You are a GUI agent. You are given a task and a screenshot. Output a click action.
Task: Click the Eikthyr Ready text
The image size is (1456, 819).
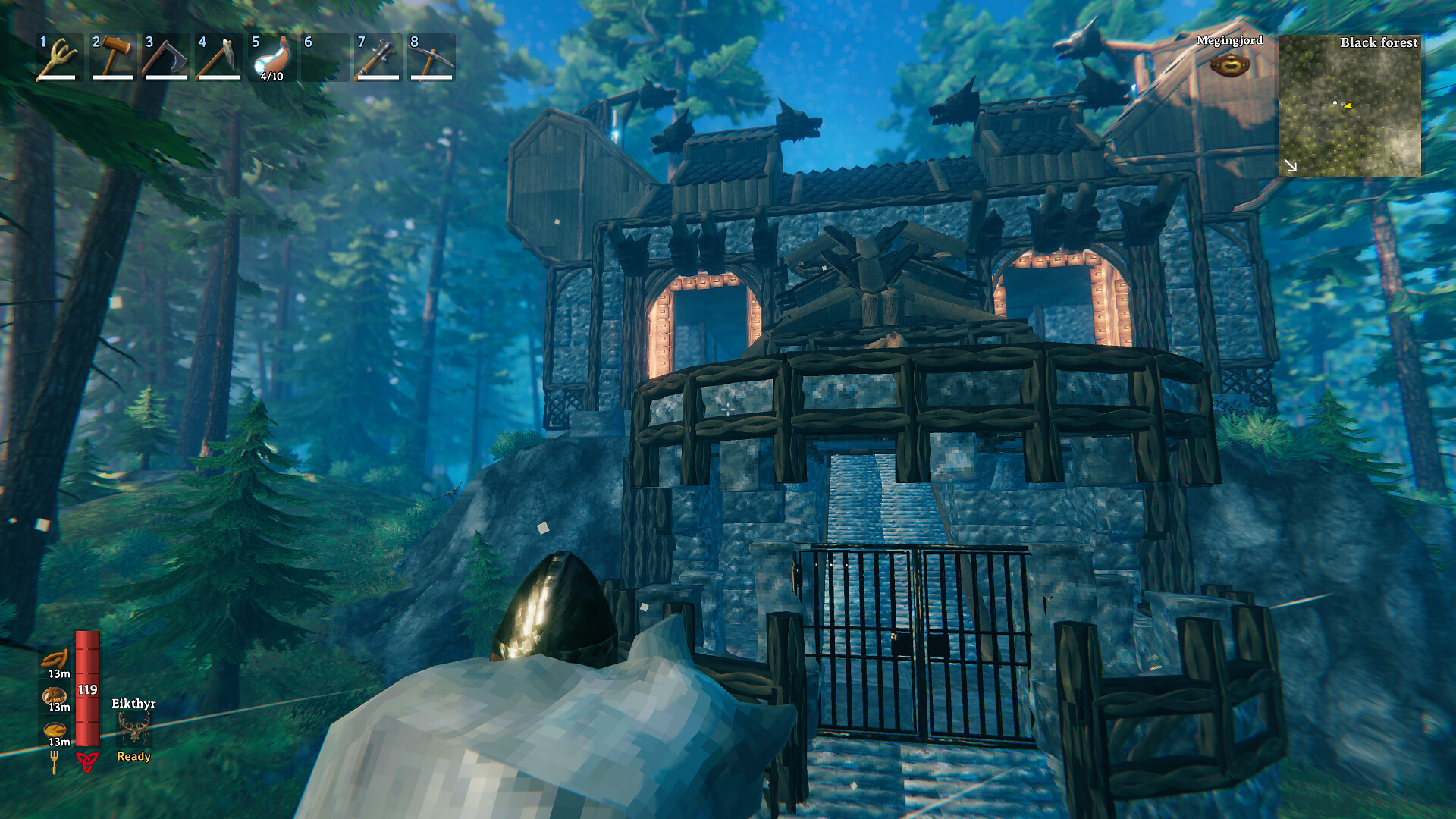click(132, 756)
